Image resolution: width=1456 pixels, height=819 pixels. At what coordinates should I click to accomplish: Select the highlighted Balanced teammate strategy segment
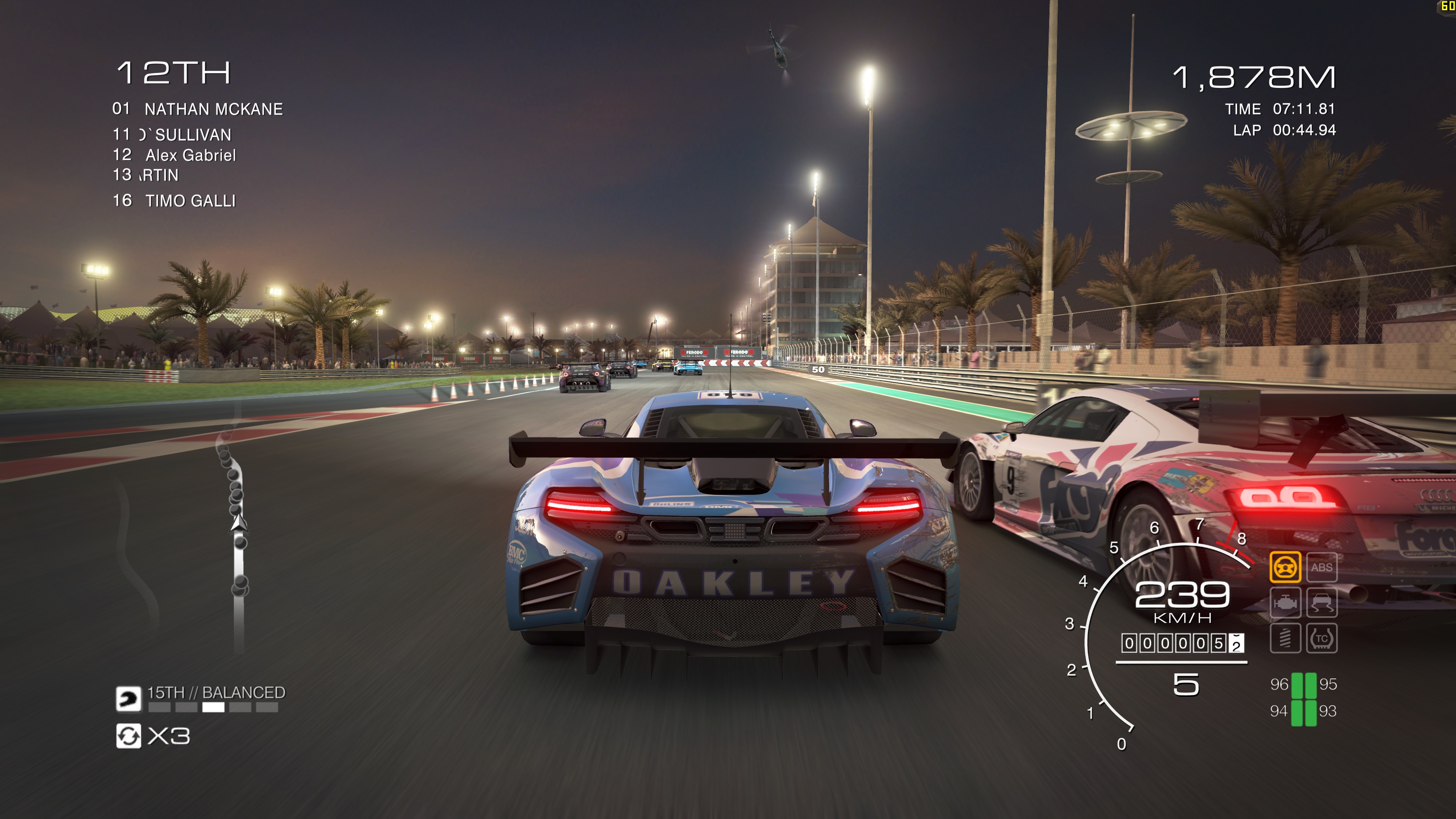(213, 708)
